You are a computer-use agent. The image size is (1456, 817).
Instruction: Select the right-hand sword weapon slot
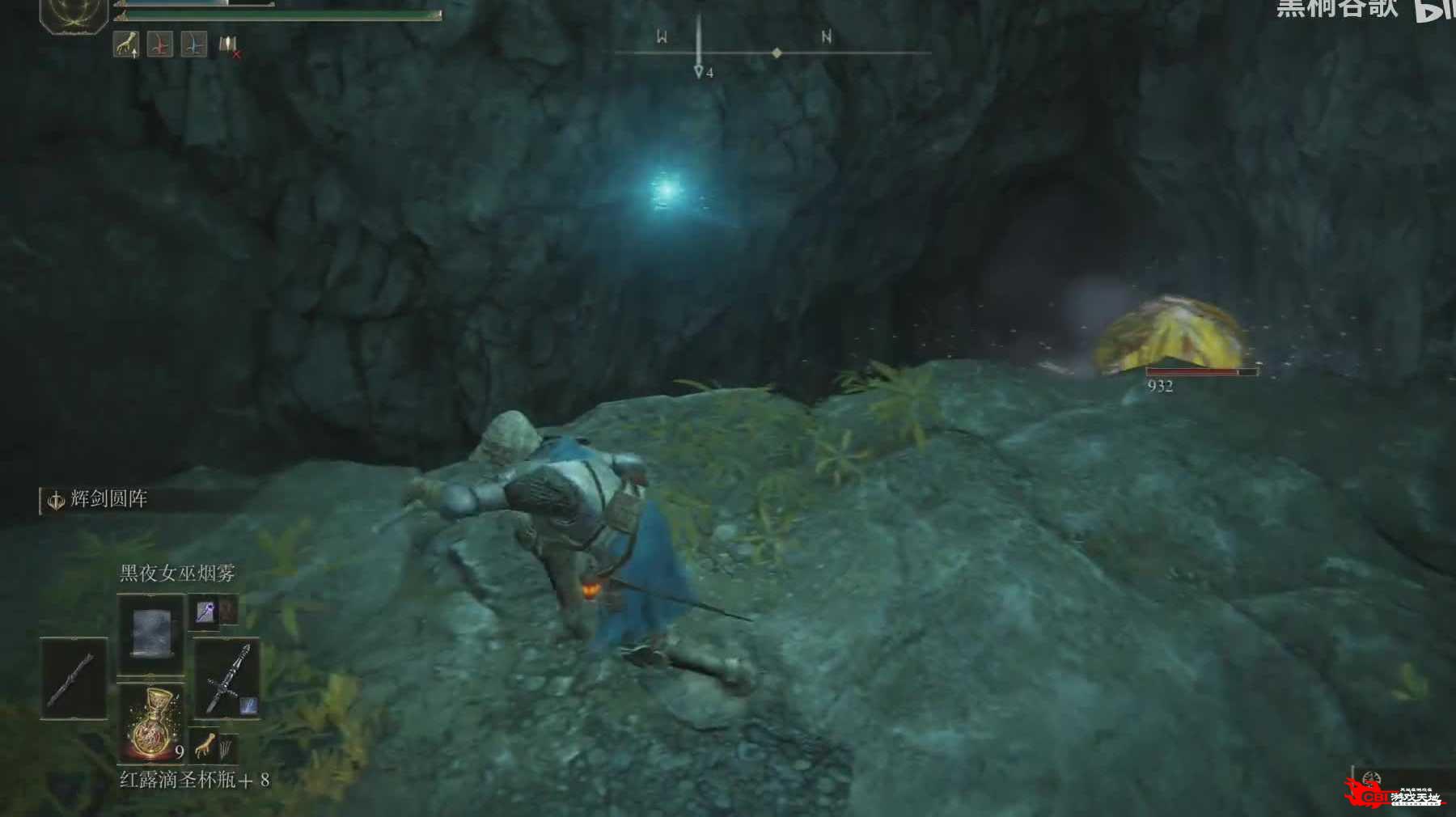226,678
